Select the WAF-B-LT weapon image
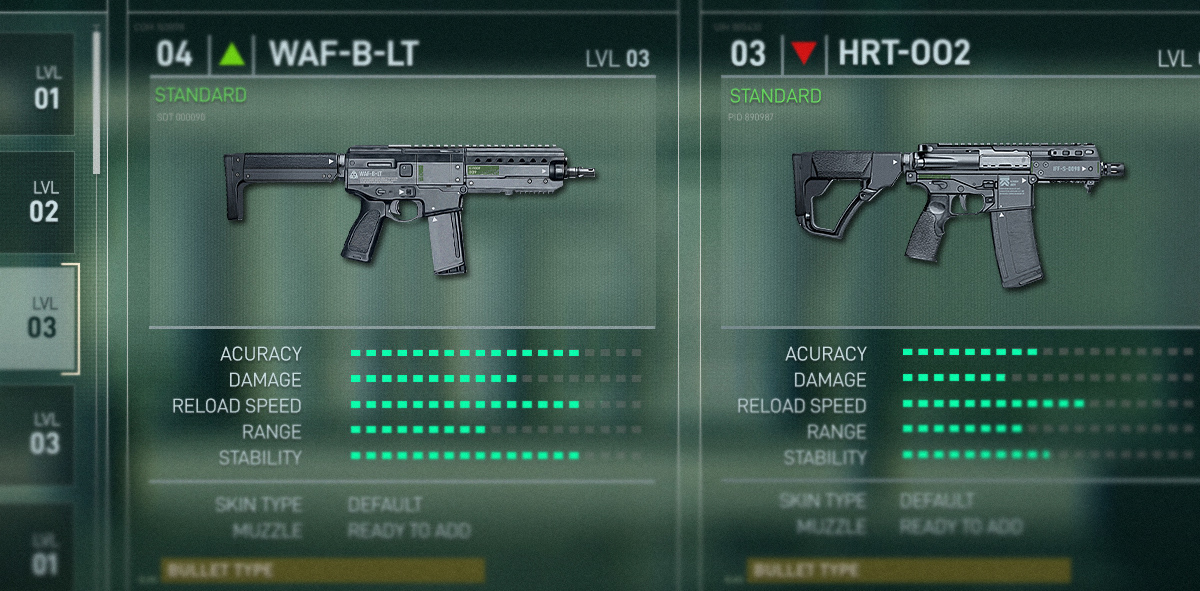 pyautogui.click(x=408, y=207)
